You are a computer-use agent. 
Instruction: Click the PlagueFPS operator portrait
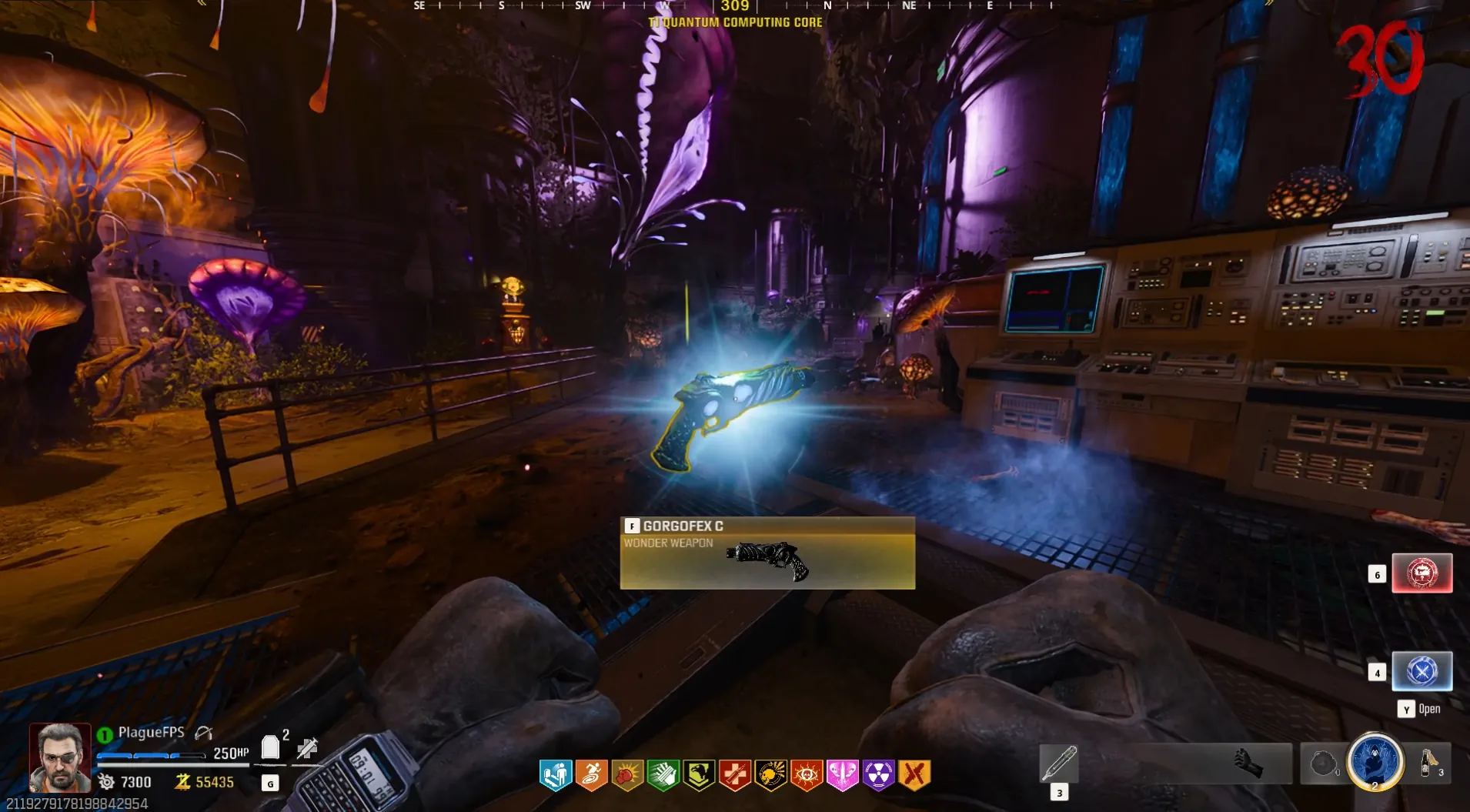coord(59,757)
